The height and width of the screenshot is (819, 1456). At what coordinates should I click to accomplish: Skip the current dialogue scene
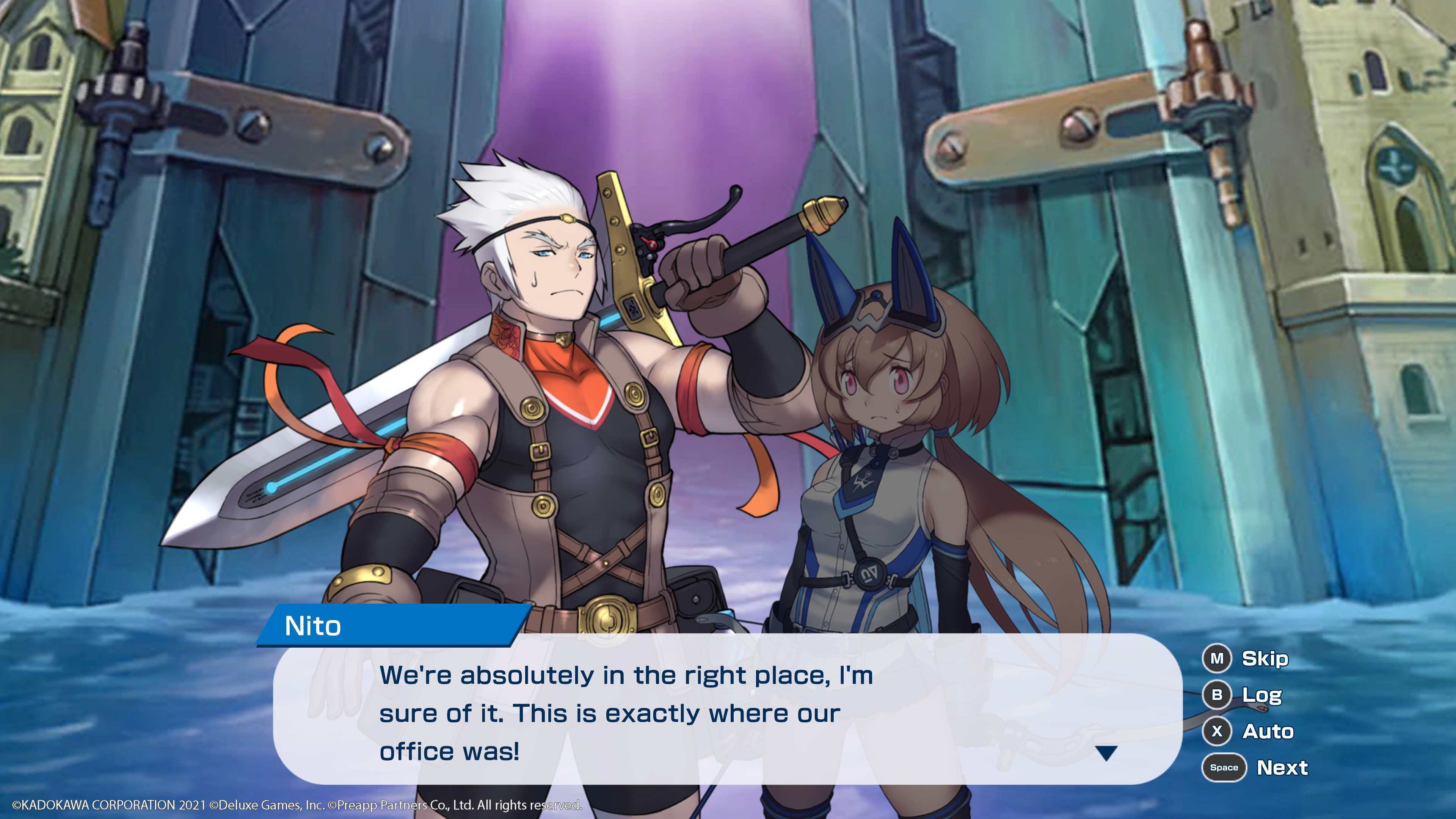tap(1264, 659)
